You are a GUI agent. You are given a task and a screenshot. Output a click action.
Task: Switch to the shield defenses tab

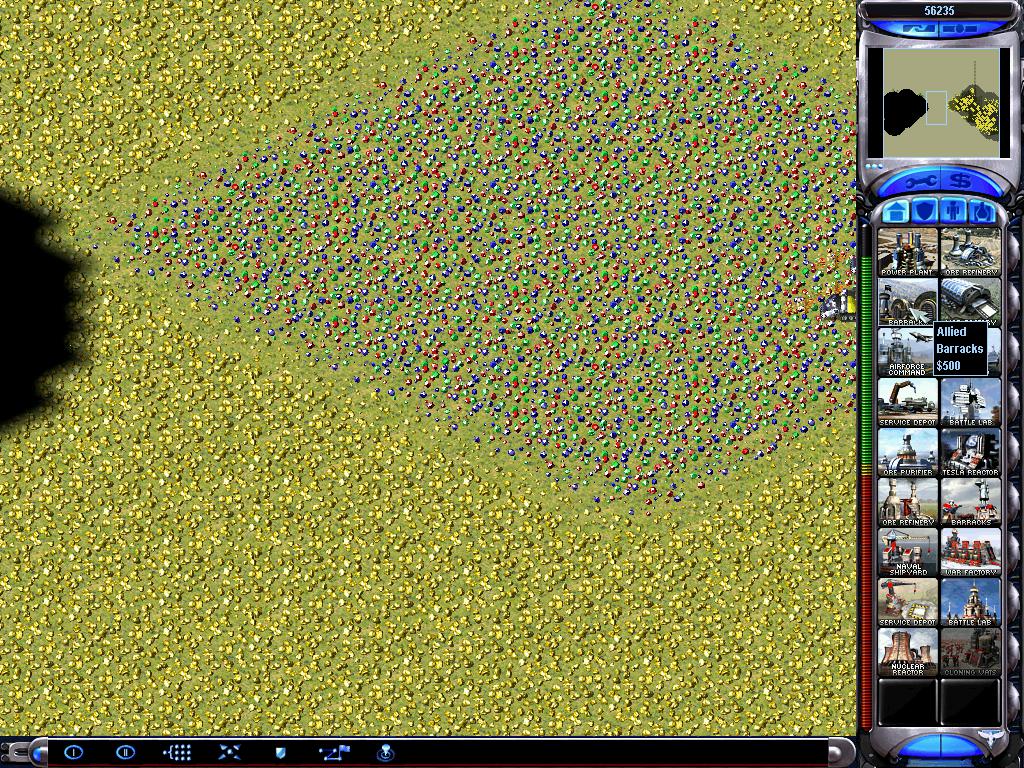(925, 211)
